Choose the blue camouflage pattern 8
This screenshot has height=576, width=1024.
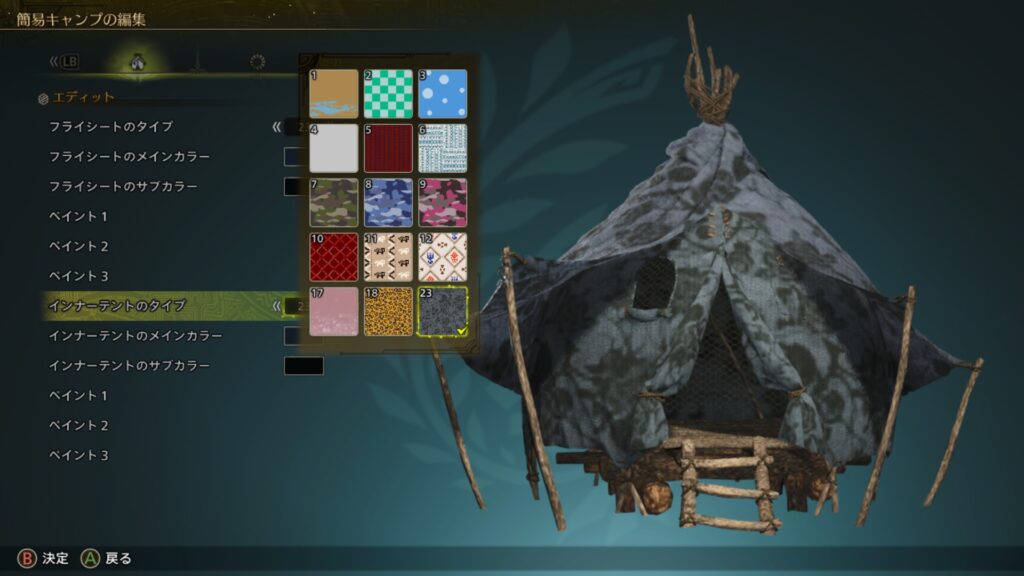388,203
